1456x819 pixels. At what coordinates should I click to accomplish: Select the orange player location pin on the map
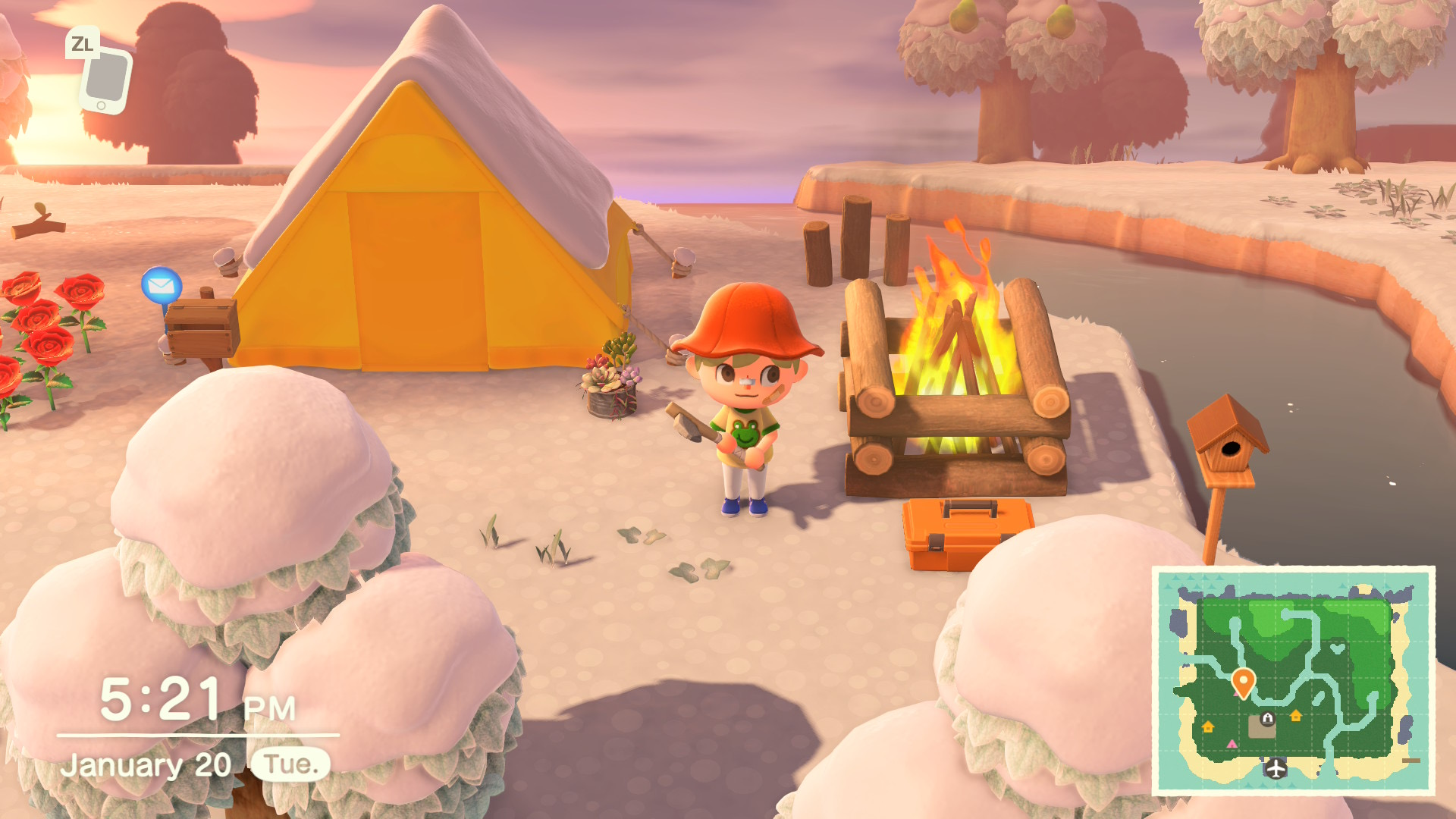(1244, 681)
